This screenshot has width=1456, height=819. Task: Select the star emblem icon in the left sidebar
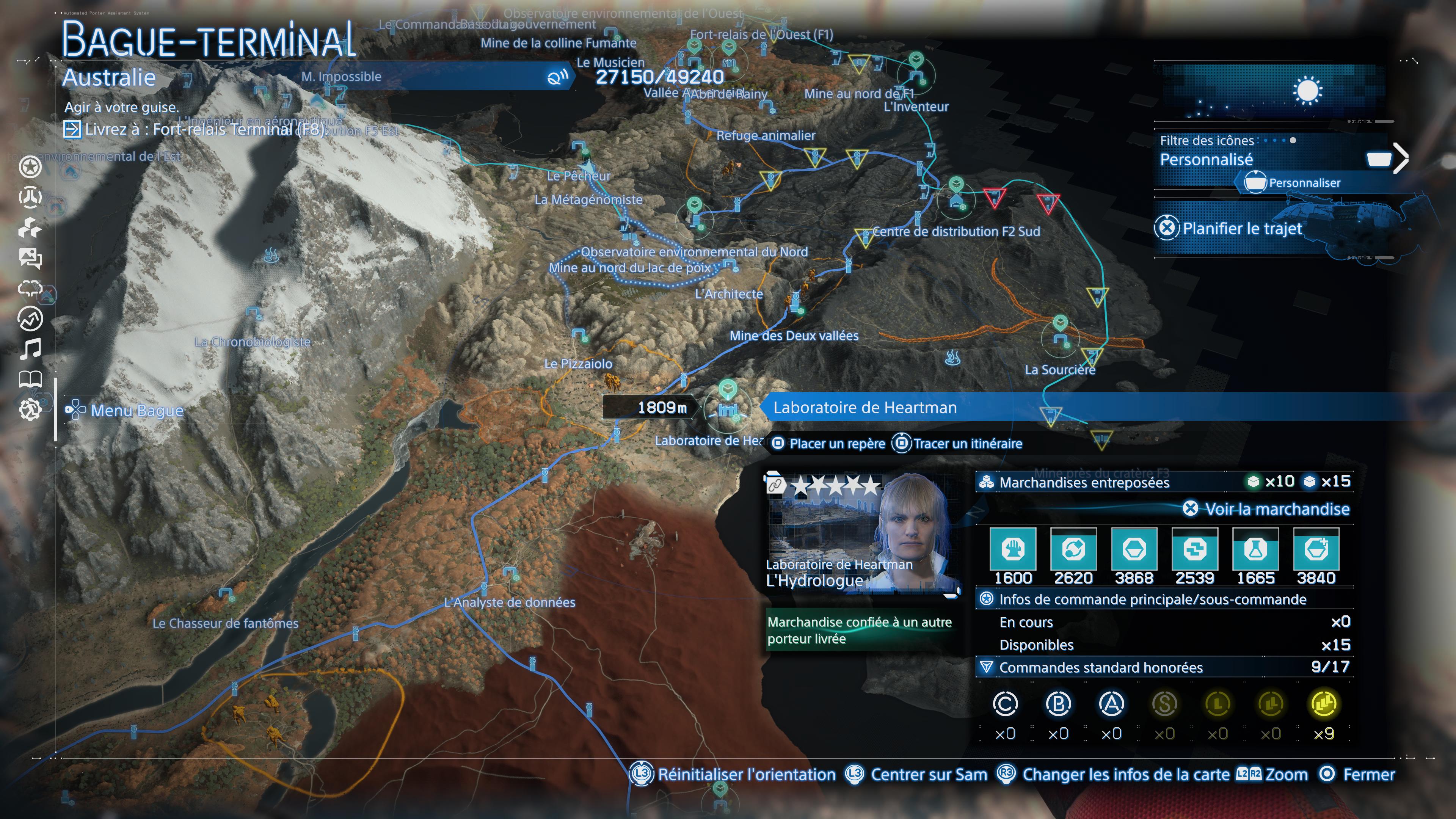[30, 167]
